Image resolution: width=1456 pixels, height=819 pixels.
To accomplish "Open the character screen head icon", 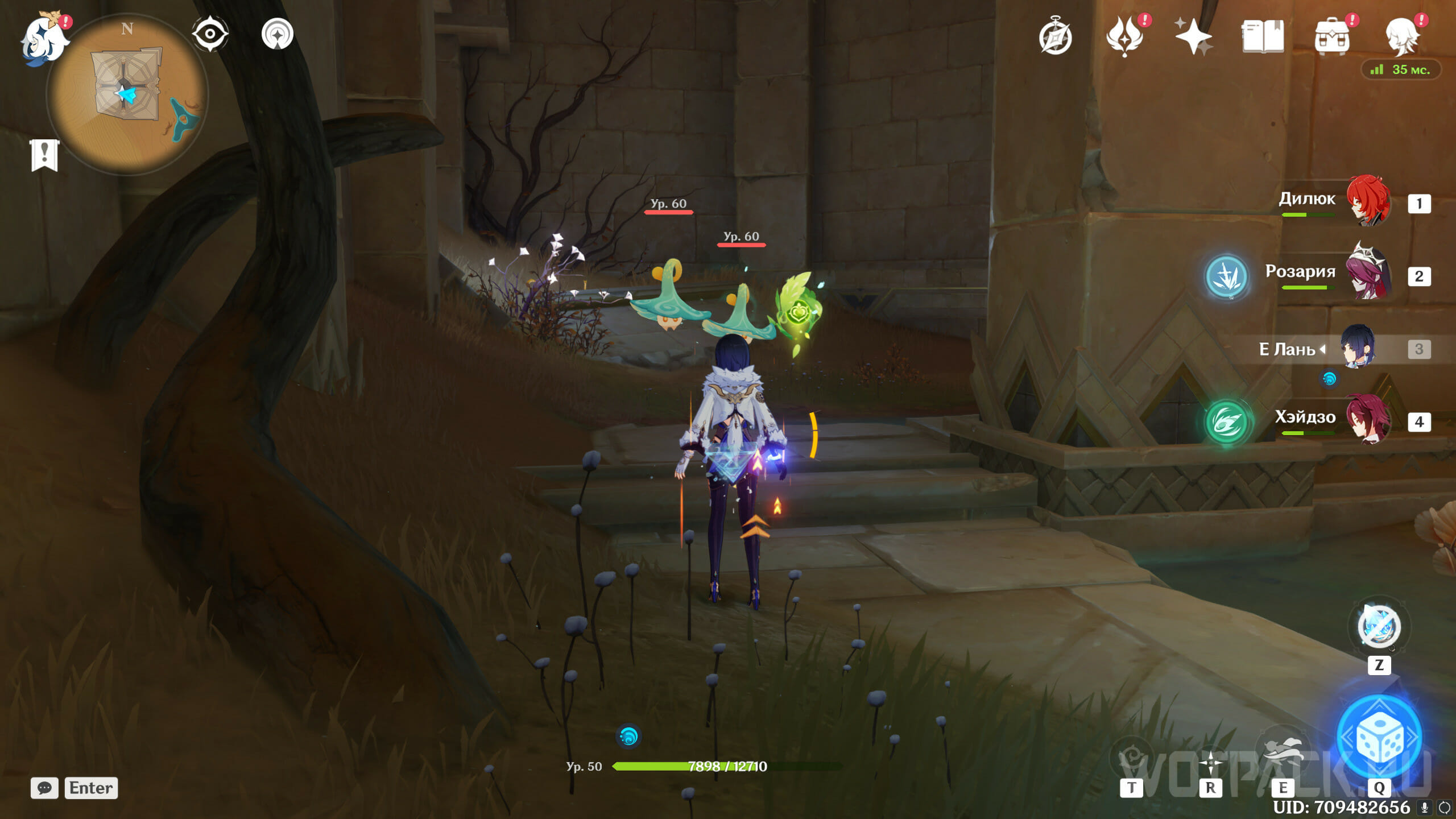I will (x=1401, y=36).
